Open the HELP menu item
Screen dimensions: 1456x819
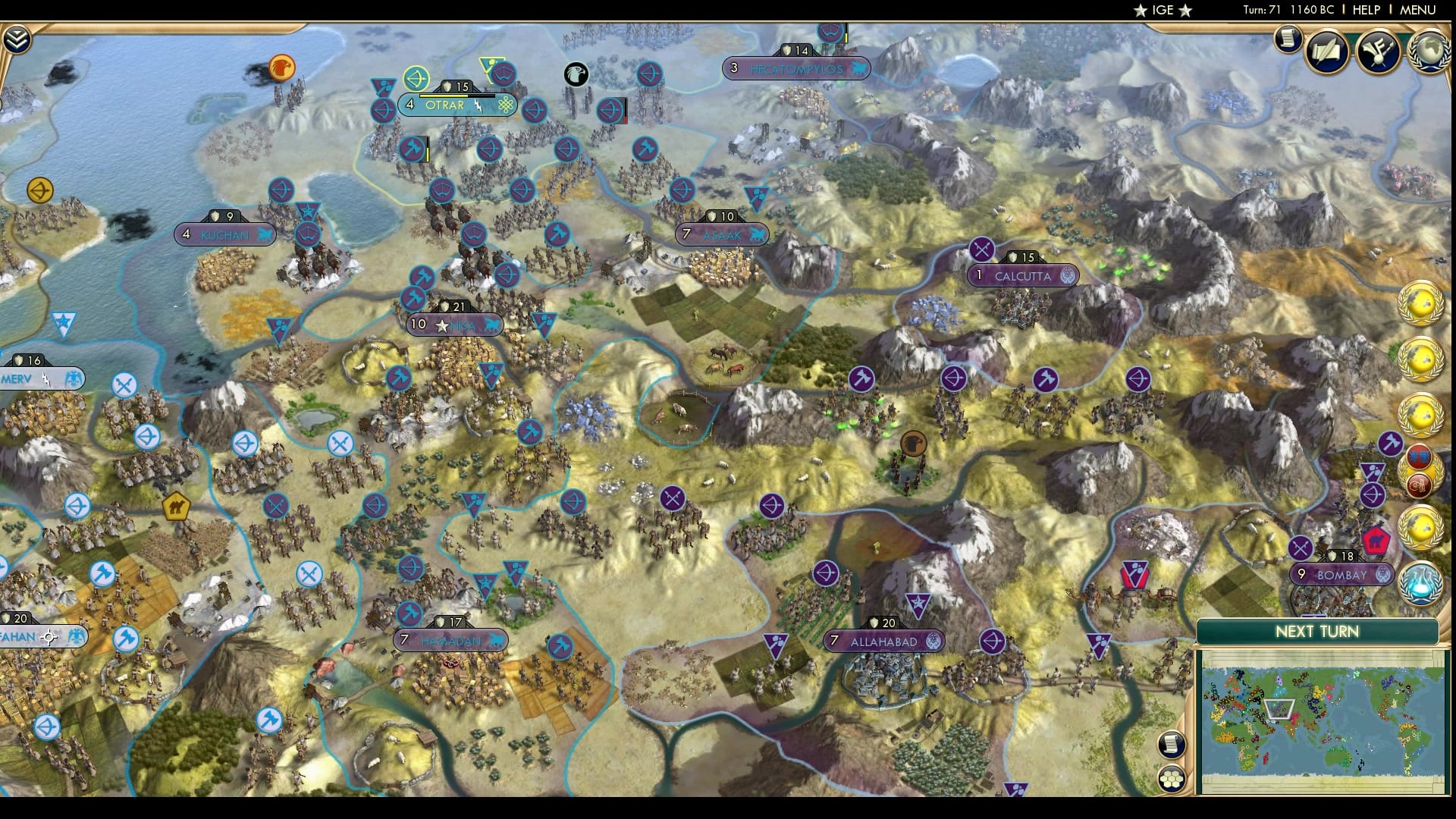pyautogui.click(x=1366, y=11)
